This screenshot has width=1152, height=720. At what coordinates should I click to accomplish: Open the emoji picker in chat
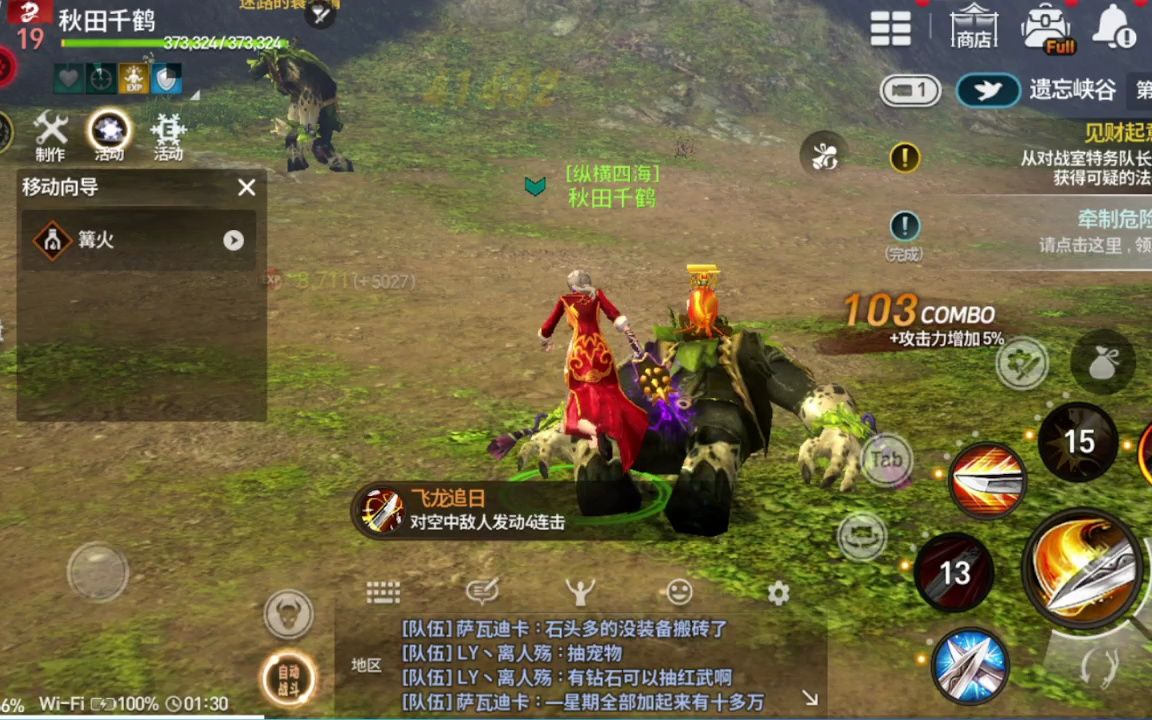[679, 592]
